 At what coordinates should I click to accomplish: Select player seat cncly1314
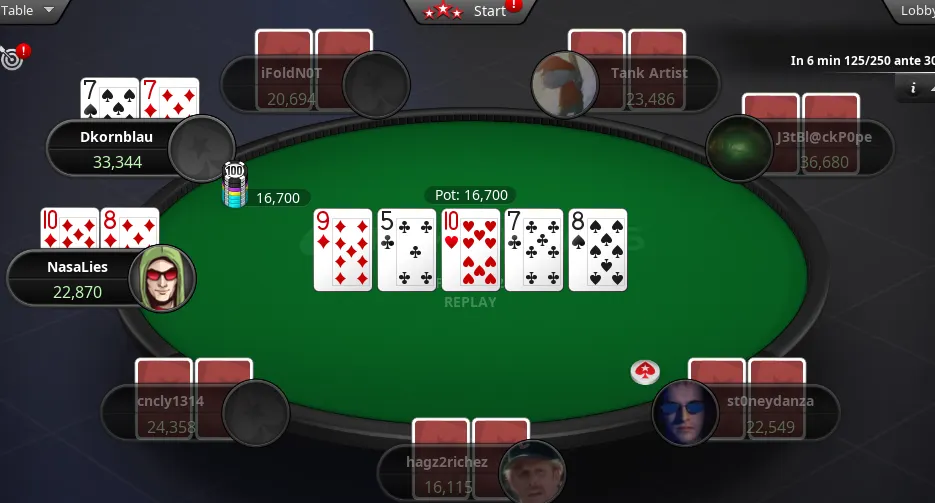170,412
